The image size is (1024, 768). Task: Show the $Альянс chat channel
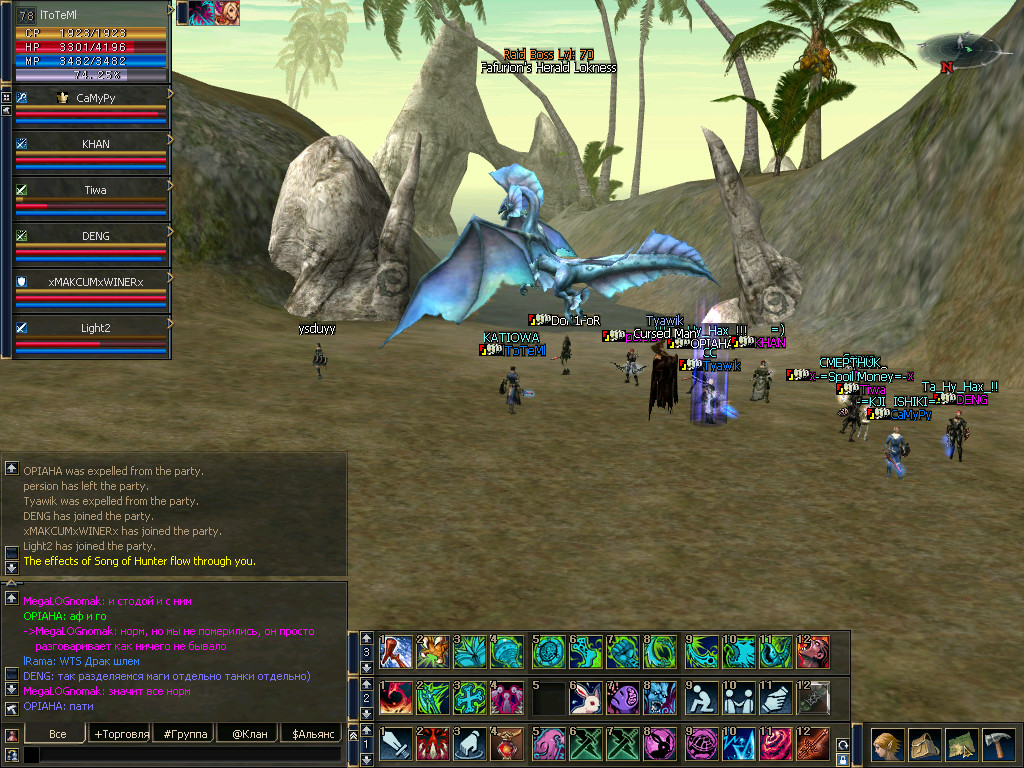pyautogui.click(x=311, y=734)
